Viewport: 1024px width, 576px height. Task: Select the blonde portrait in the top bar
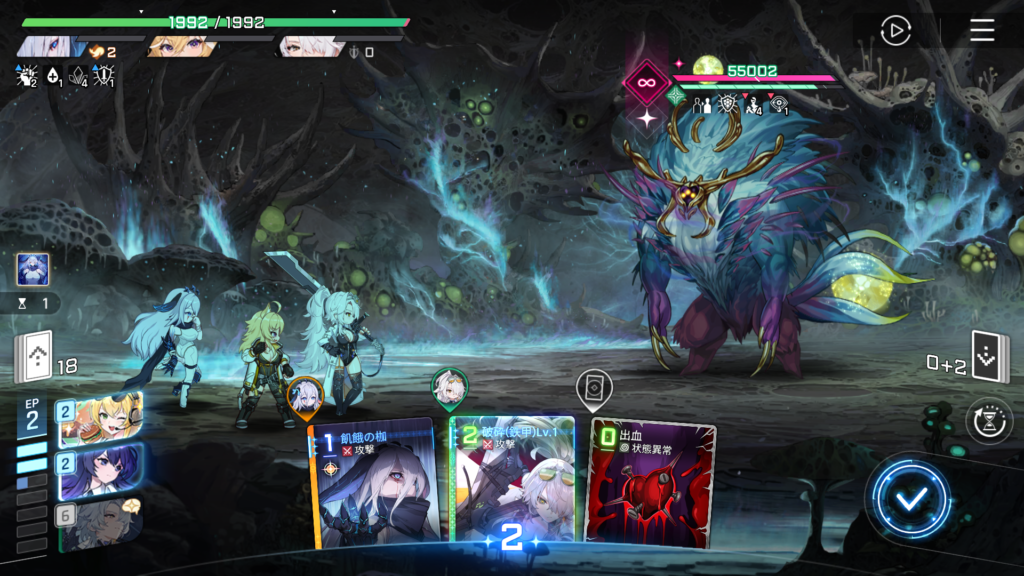(x=180, y=47)
